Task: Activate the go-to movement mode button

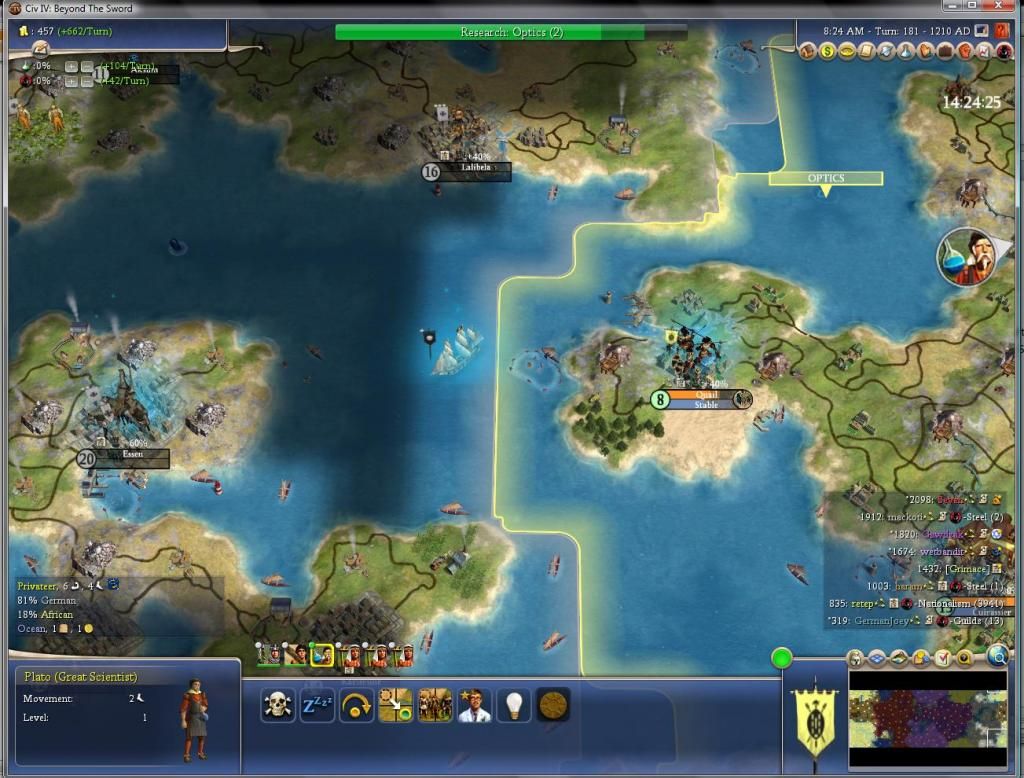Action: point(395,705)
